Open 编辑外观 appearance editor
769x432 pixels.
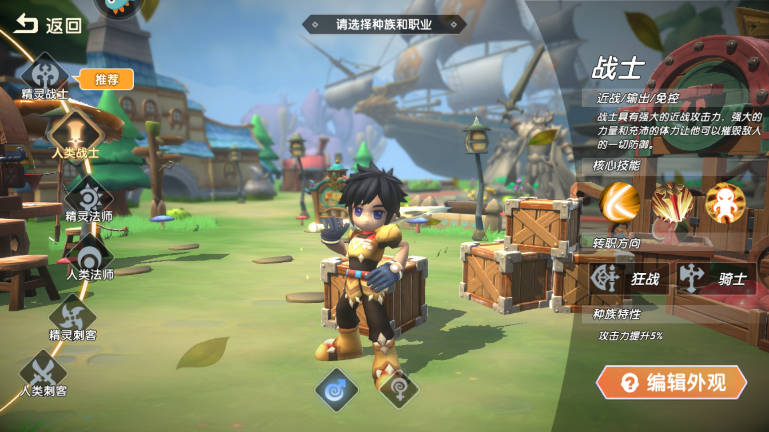671,381
